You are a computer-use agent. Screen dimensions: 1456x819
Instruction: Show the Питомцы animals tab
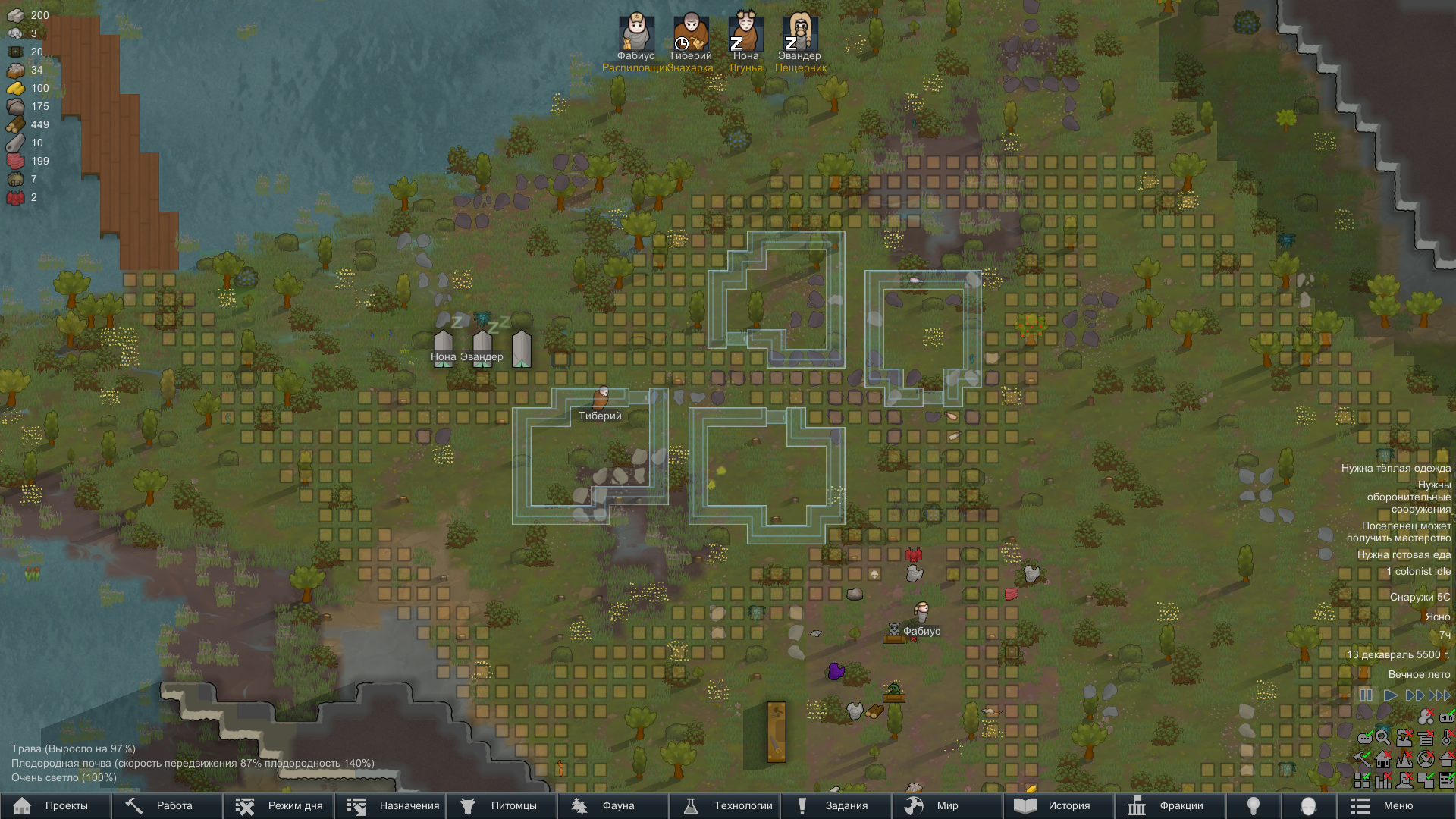tap(500, 805)
